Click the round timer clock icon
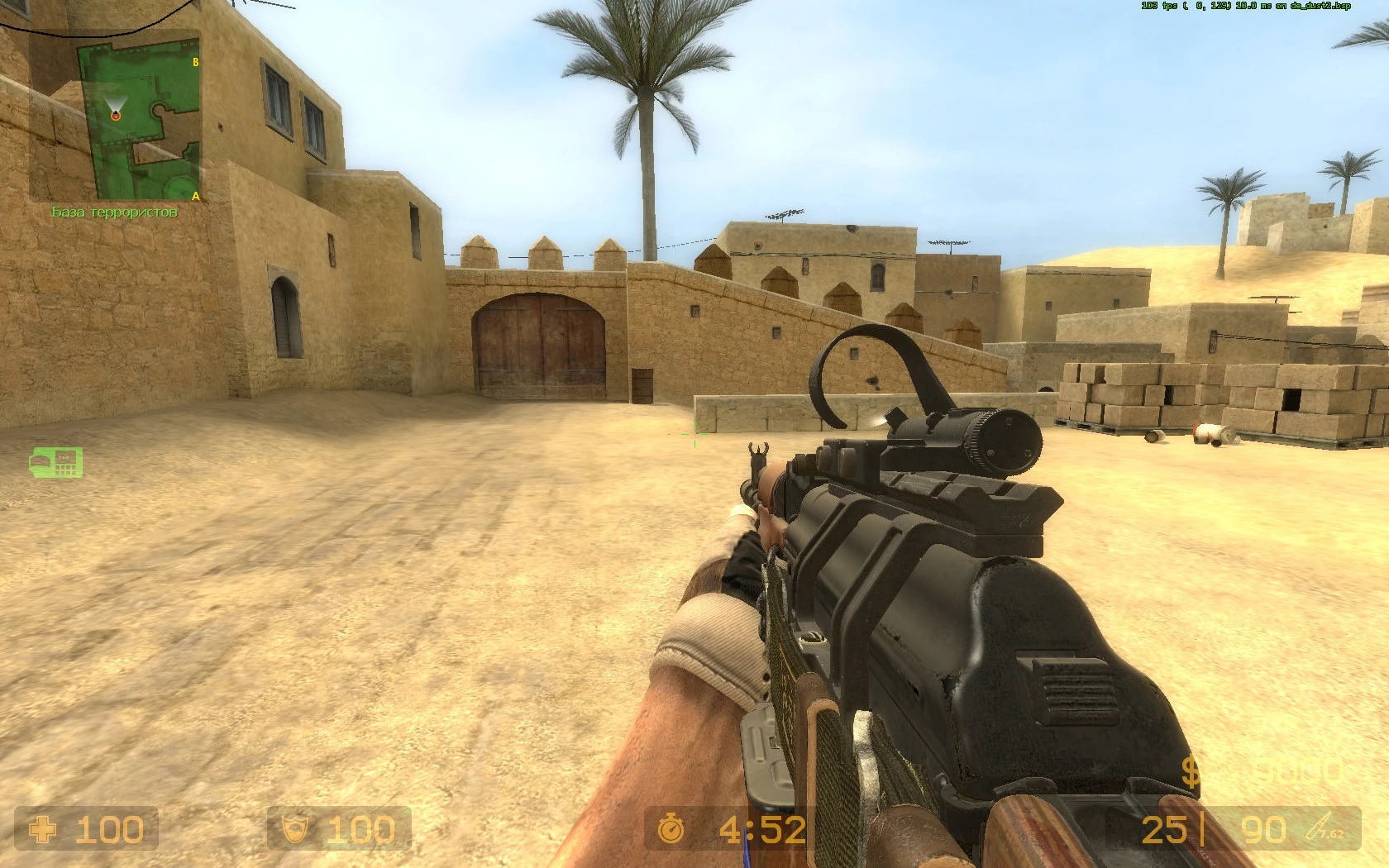1389x868 pixels. (673, 828)
